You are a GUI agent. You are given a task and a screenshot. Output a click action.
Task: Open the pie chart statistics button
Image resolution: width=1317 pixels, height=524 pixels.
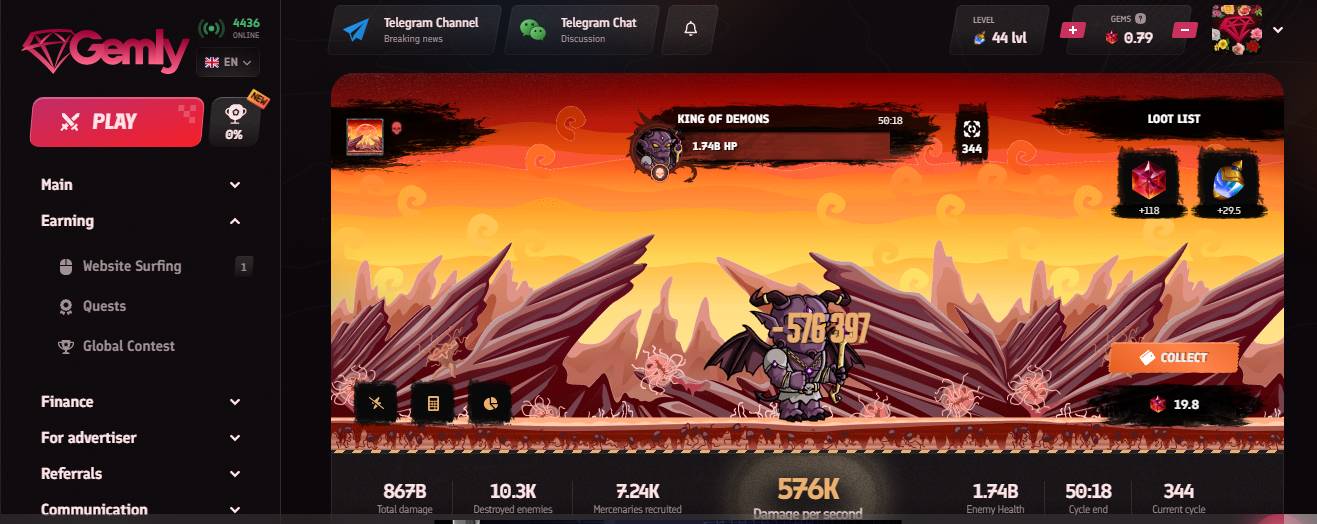490,403
